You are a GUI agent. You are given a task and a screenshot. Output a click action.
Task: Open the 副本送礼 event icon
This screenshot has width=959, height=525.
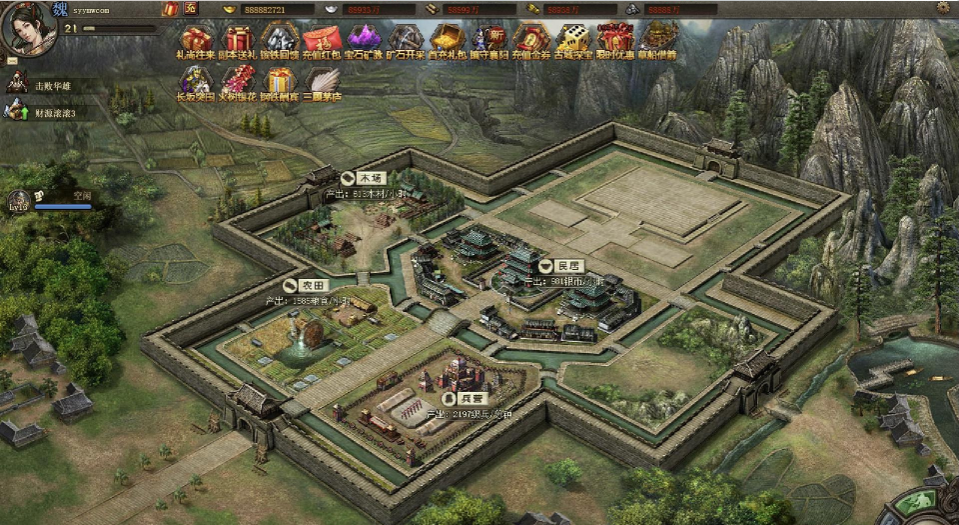click(x=237, y=41)
